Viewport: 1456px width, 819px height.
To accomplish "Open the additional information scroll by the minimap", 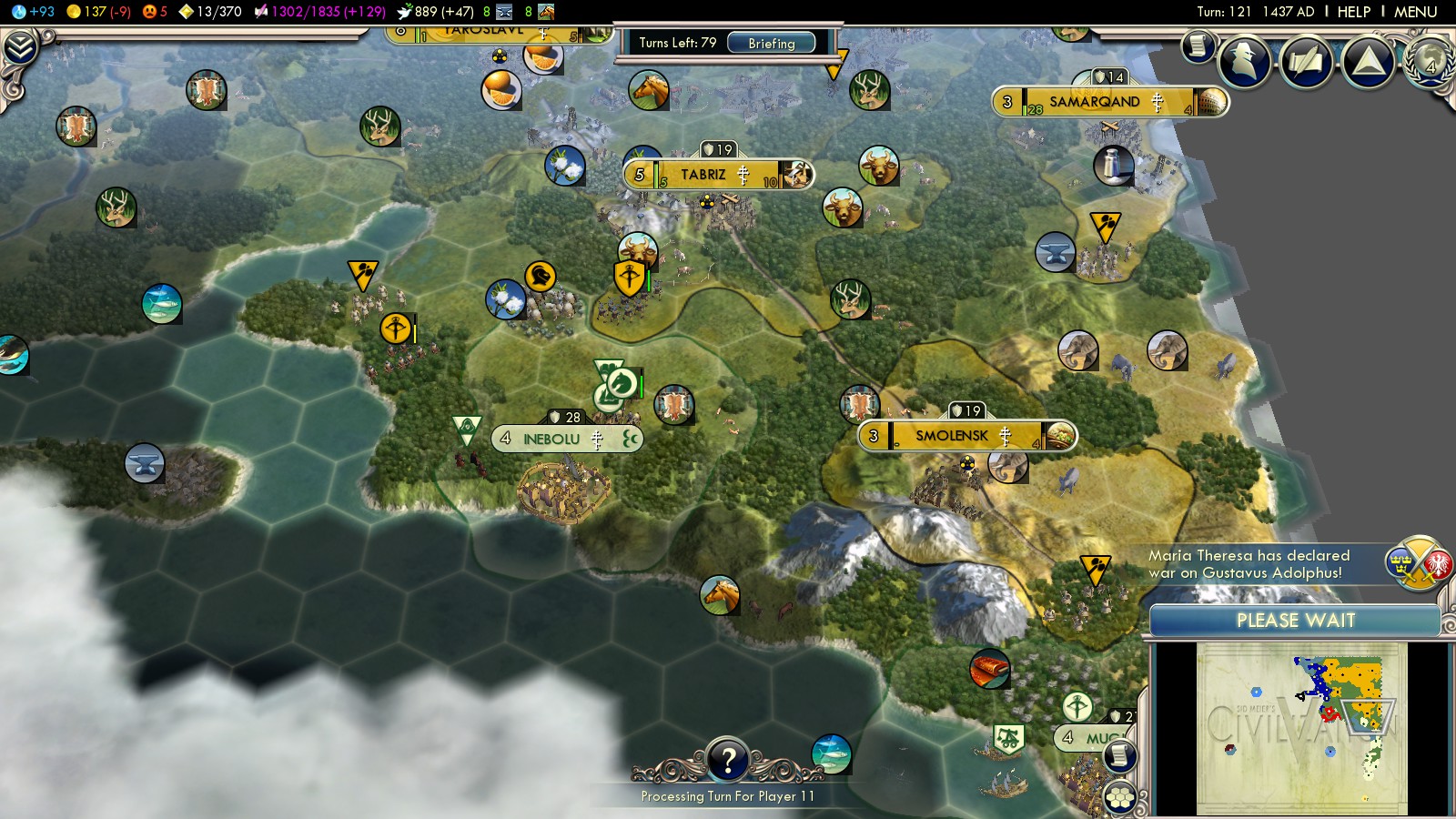I will 1120,755.
